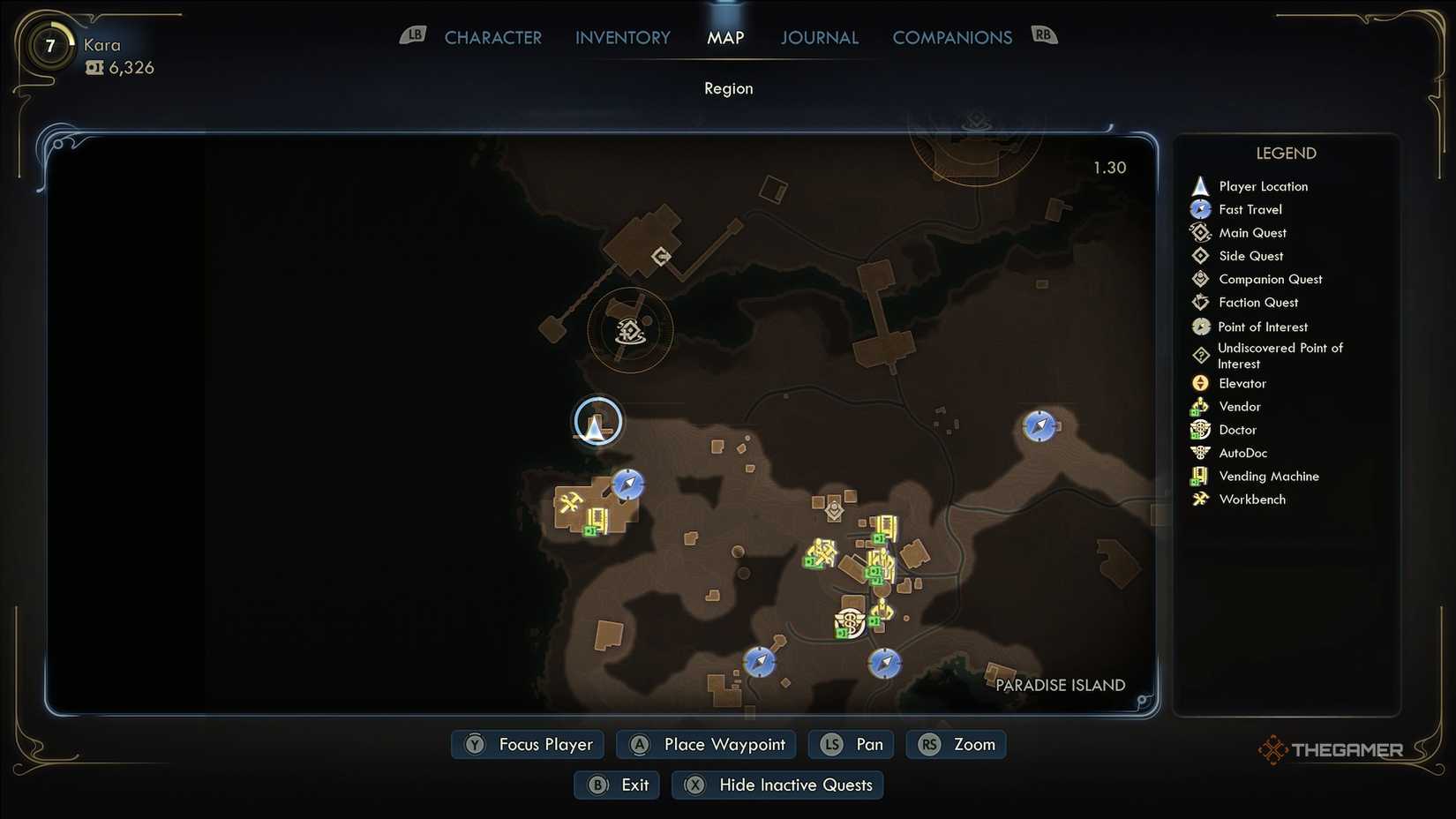Activate Place Waypoint
The image size is (1456, 819).
tap(705, 744)
